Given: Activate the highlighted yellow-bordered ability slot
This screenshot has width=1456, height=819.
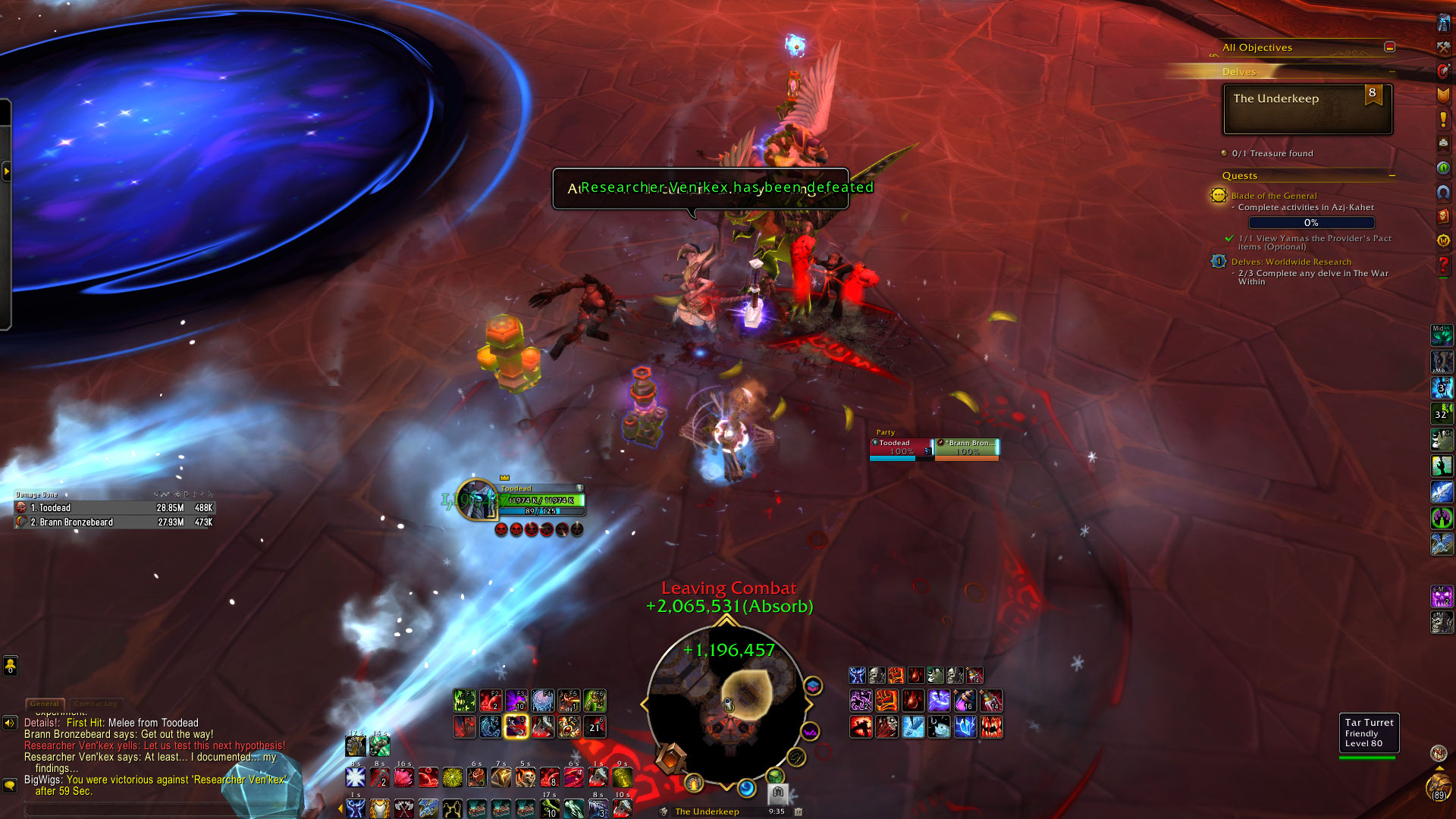Looking at the screenshot, I should tap(516, 726).
